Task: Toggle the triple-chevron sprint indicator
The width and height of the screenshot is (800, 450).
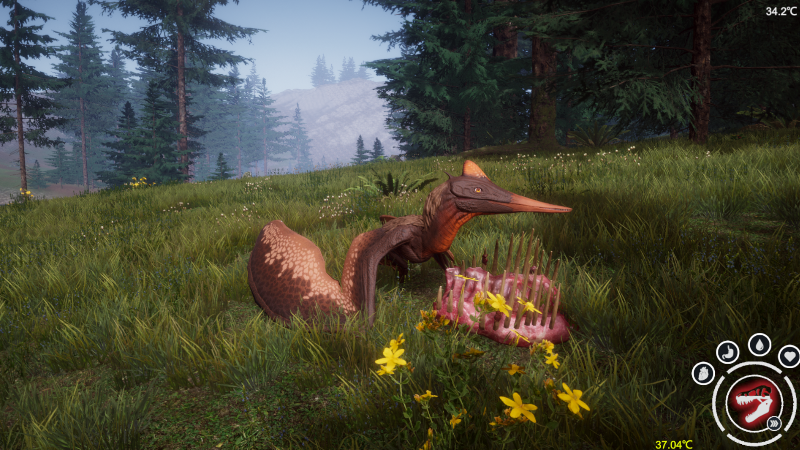Action: tap(774, 423)
